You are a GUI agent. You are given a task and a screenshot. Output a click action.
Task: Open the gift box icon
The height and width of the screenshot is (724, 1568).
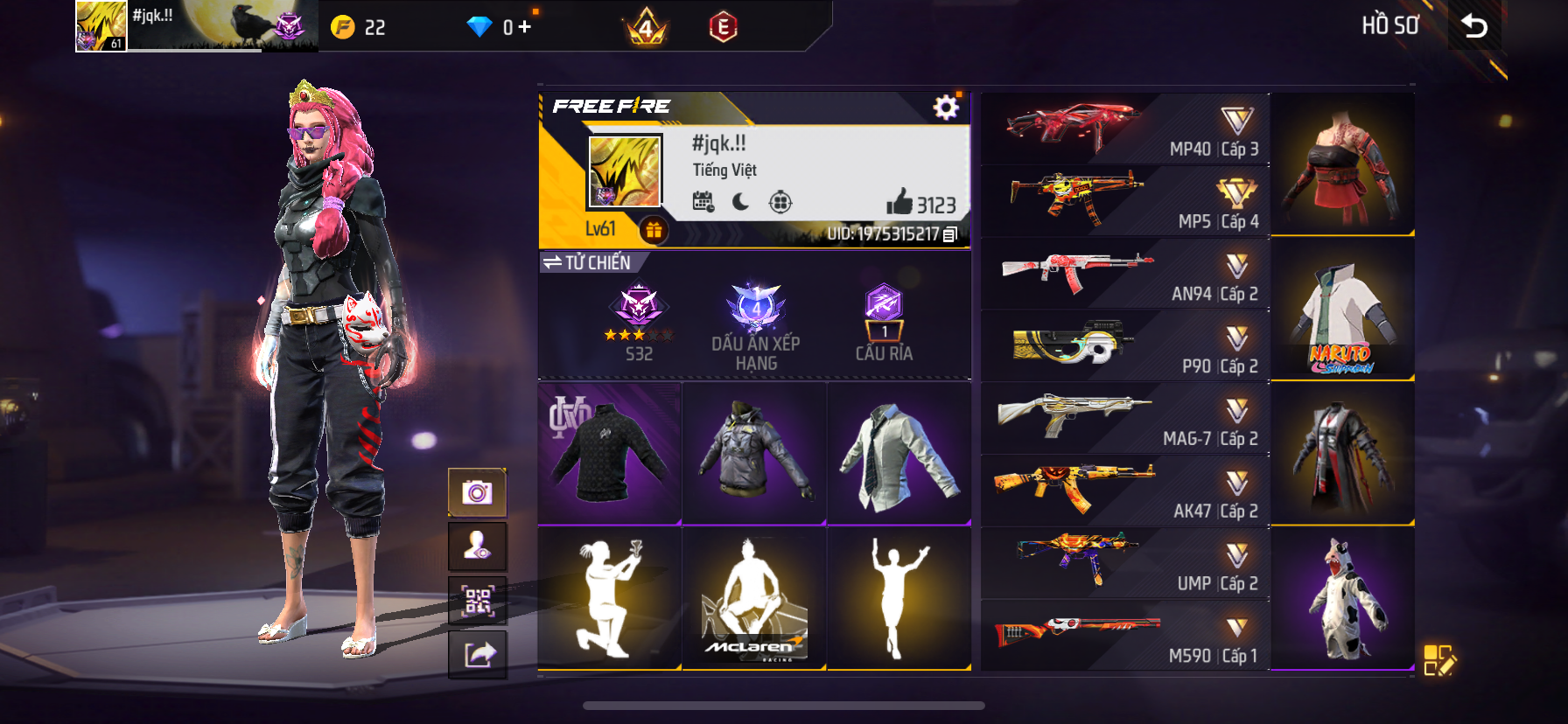(x=654, y=230)
